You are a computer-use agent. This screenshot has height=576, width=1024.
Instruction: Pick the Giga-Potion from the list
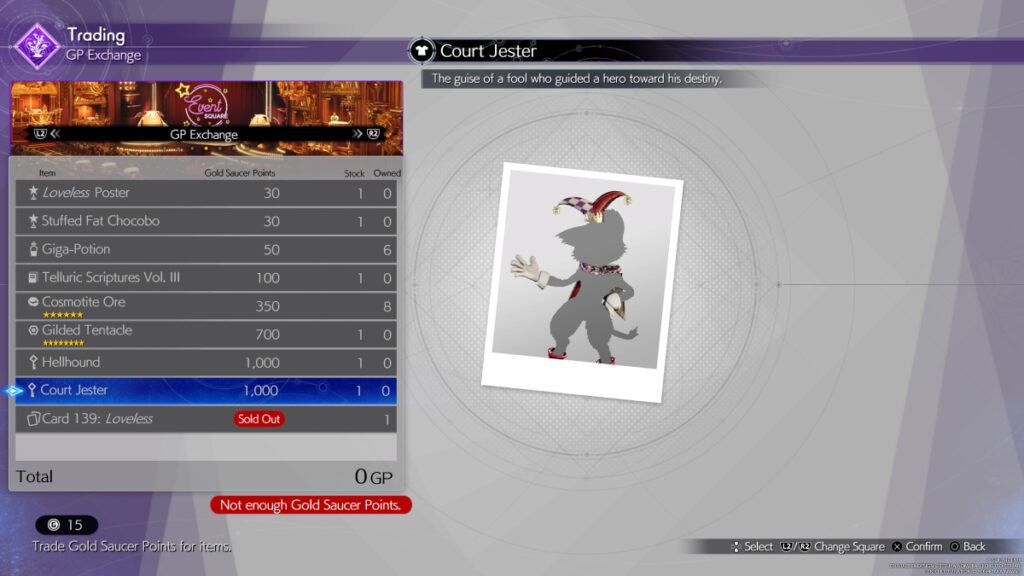[x=206, y=249]
